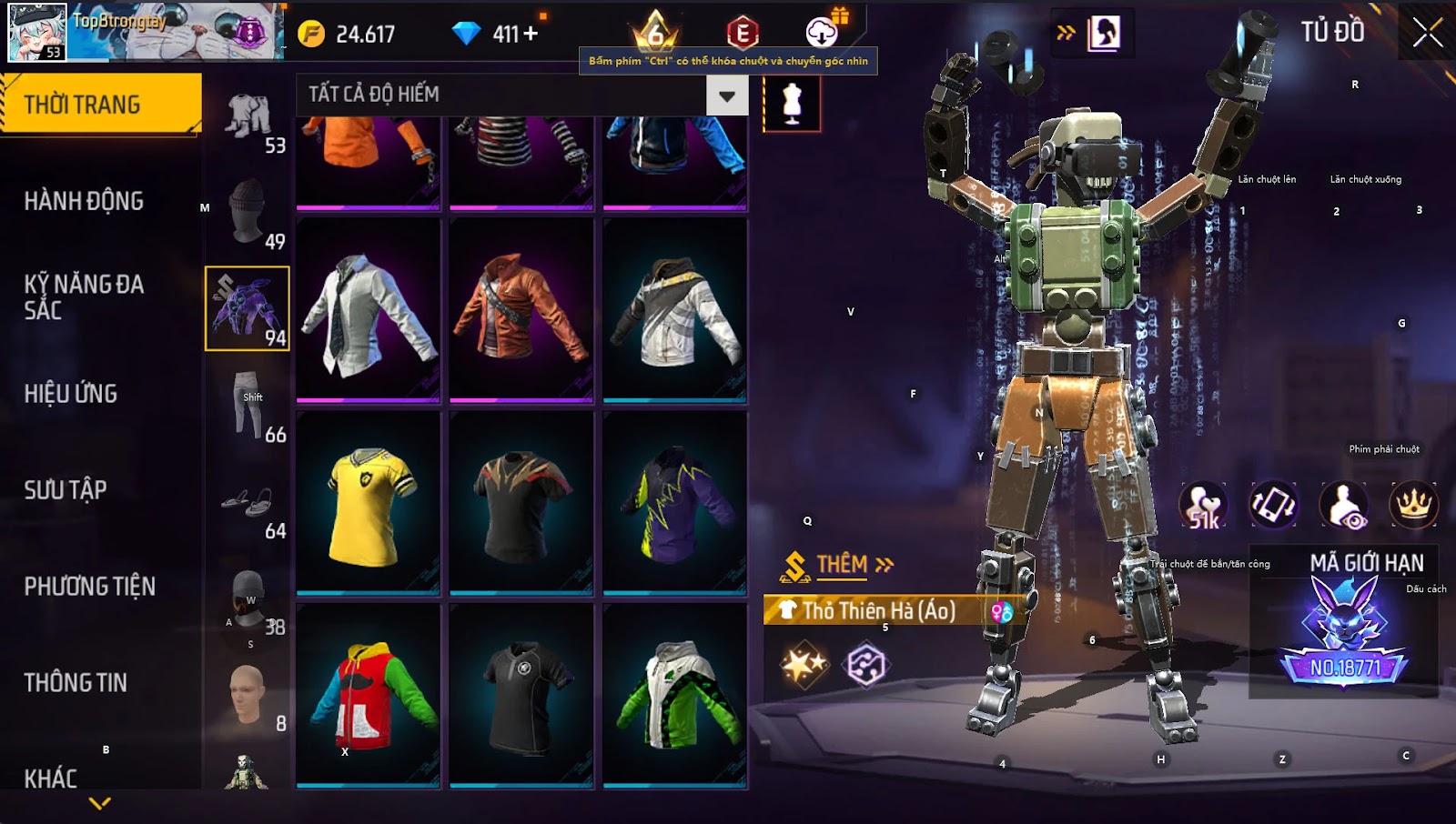Screen dimensions: 1456x824
Task: Expand the Tất Cả Độ Hiếm rarity dropdown
Action: point(726,95)
